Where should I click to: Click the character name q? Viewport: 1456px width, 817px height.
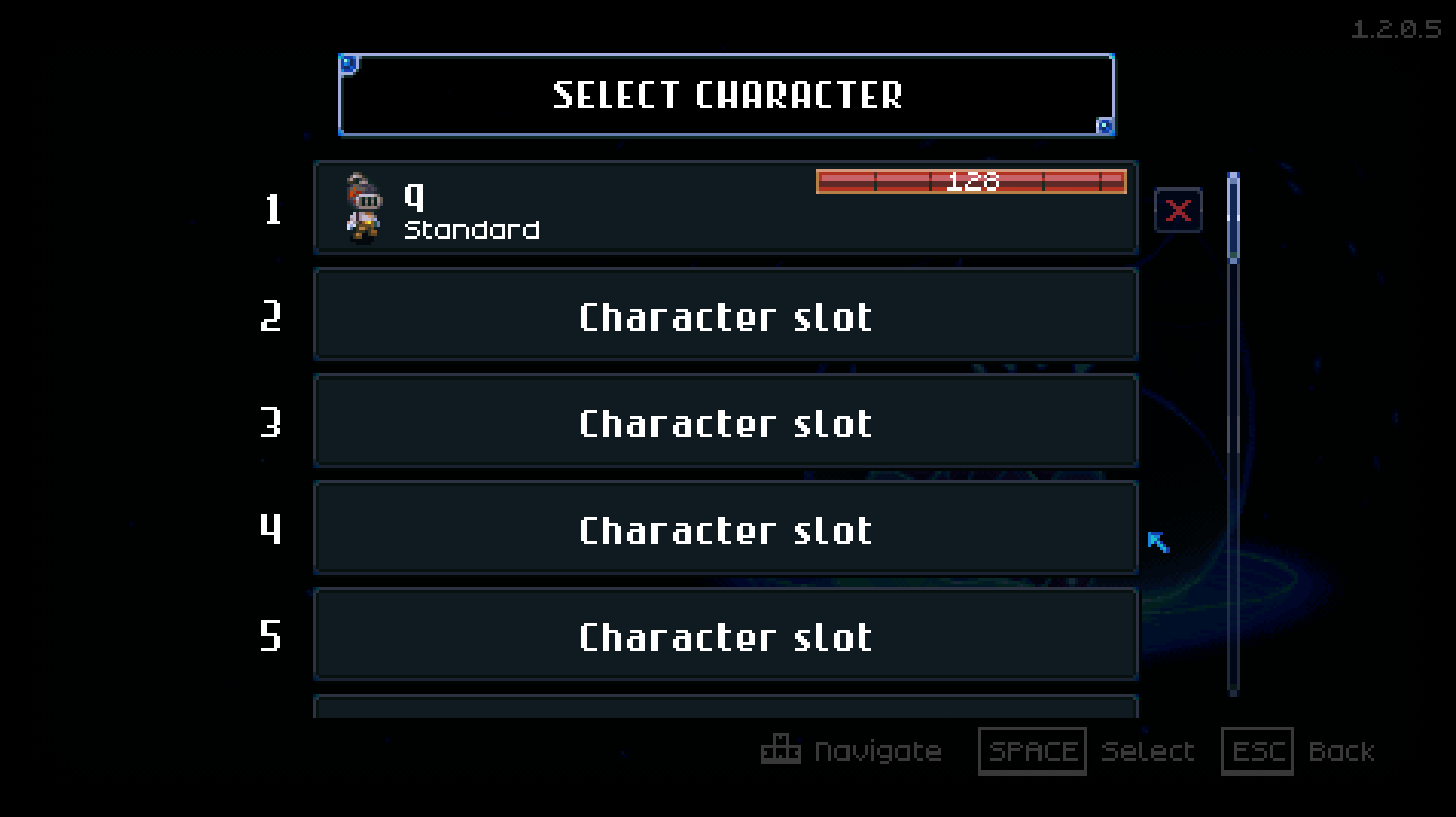click(x=412, y=196)
